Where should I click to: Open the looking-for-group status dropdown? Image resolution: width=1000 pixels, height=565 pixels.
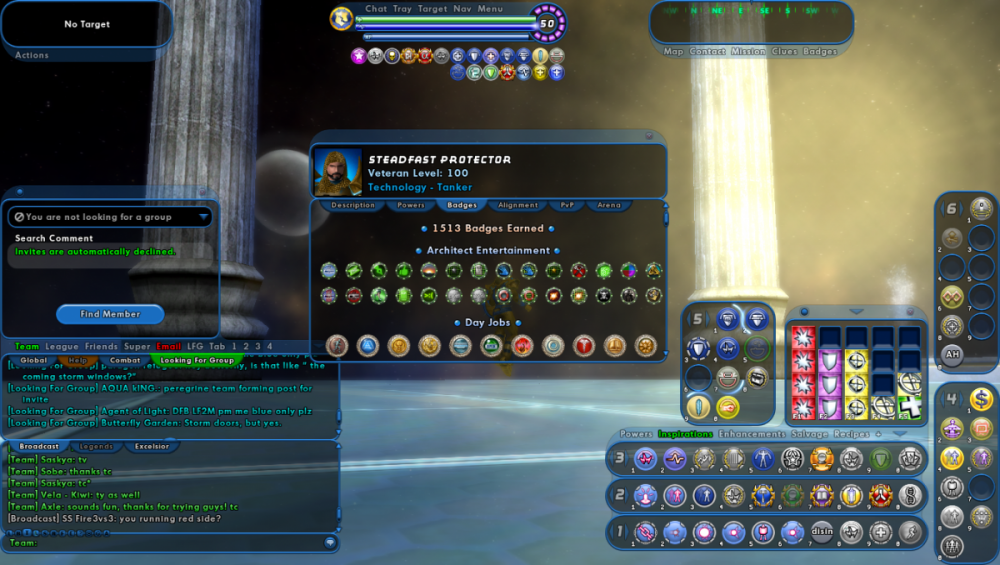coord(204,216)
